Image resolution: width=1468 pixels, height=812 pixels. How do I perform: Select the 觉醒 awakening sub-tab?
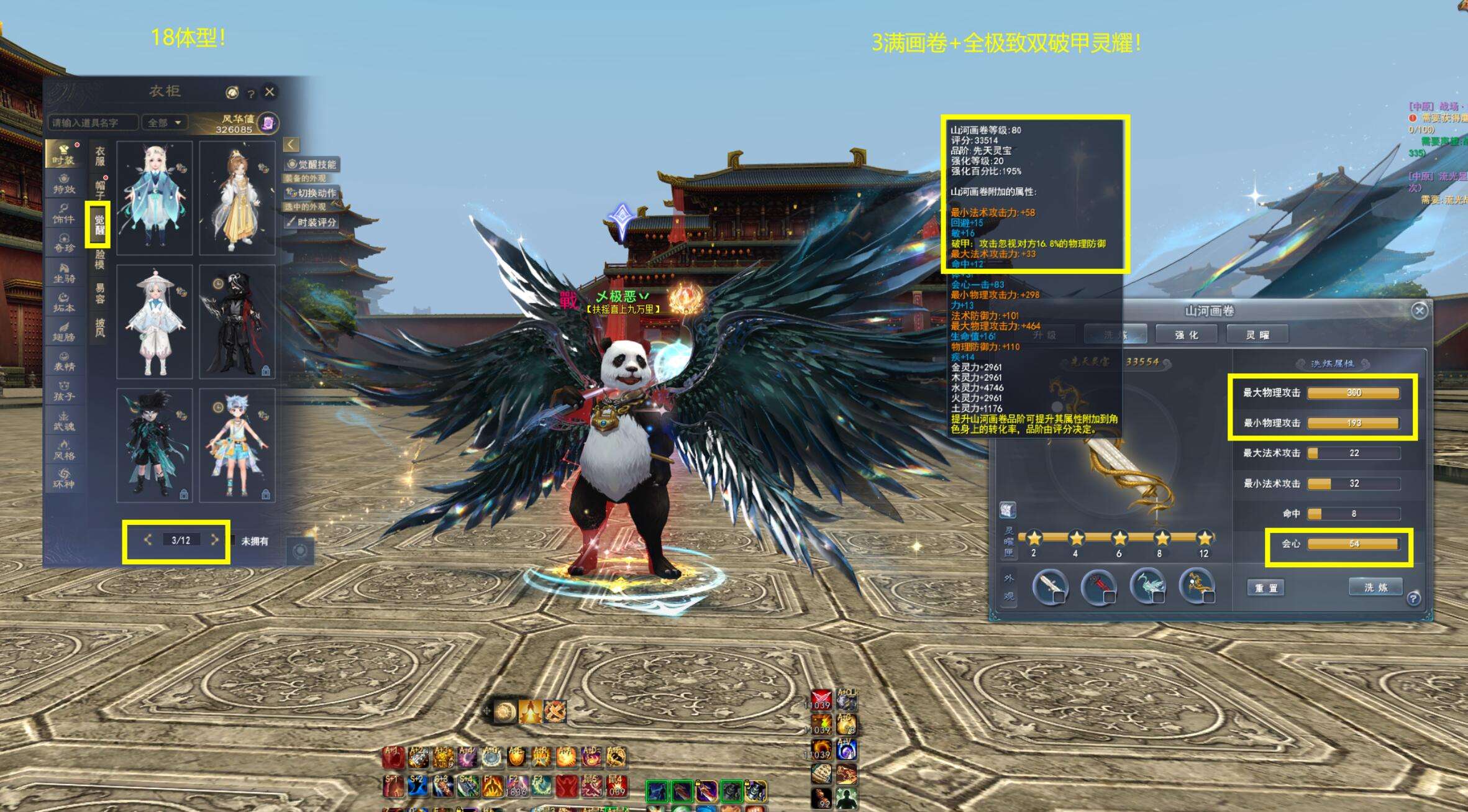[x=99, y=224]
